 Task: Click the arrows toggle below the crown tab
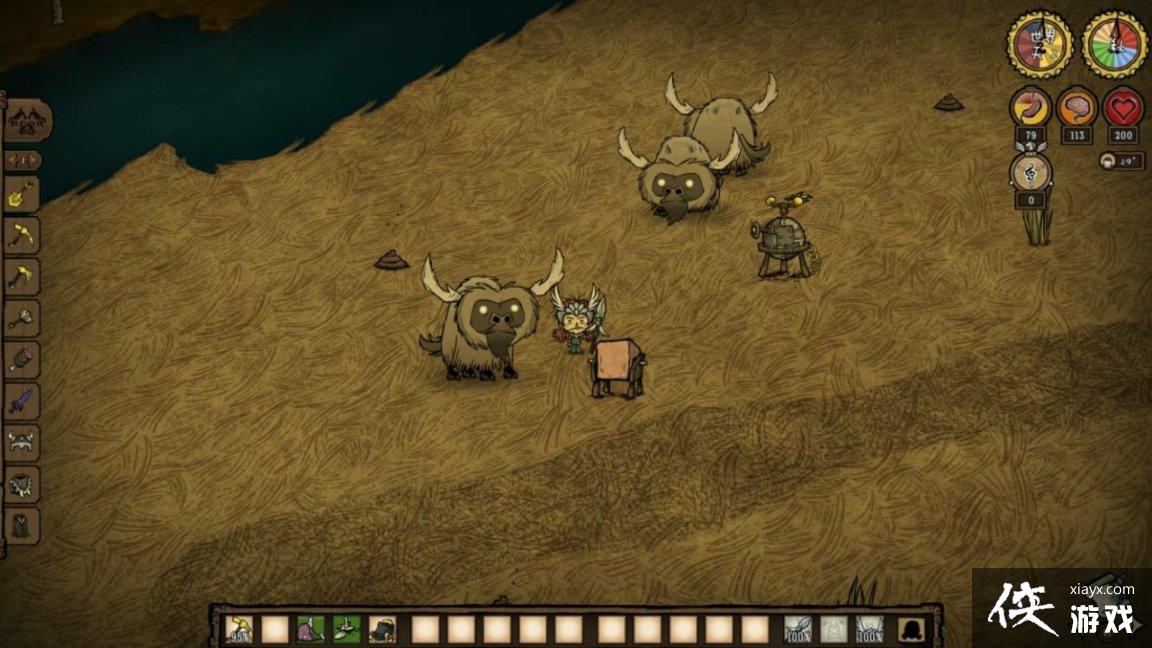pos(24,160)
